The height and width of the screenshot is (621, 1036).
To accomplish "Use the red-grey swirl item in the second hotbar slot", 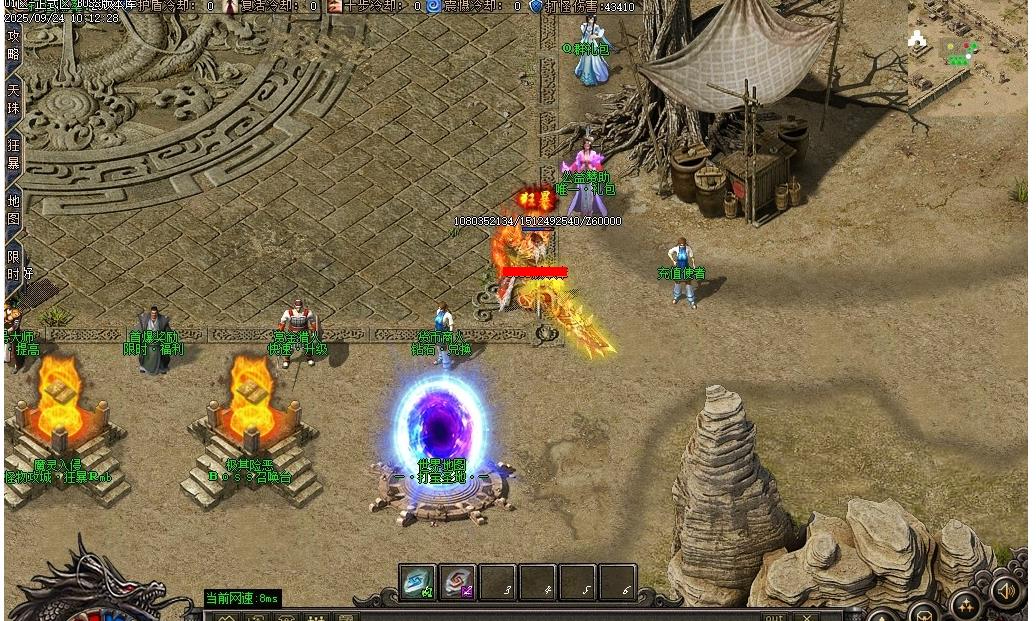I will pos(457,583).
